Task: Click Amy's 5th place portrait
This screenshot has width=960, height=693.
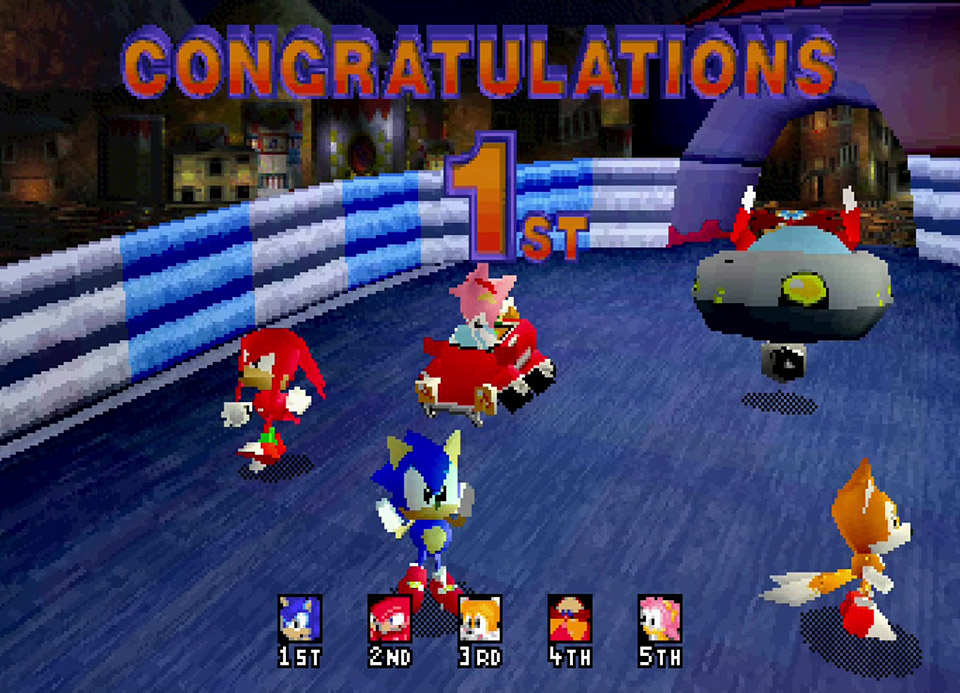Action: coord(660,619)
